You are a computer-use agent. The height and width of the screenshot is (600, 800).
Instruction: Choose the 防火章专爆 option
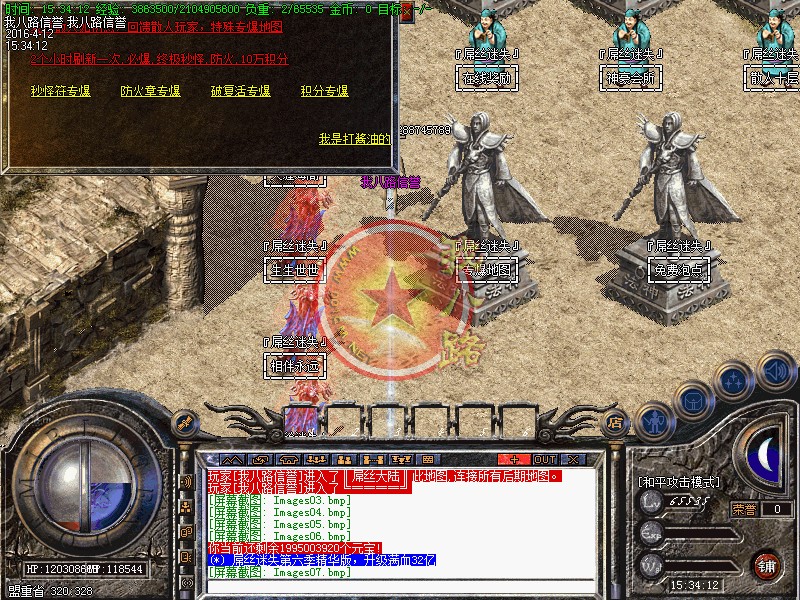point(150,91)
